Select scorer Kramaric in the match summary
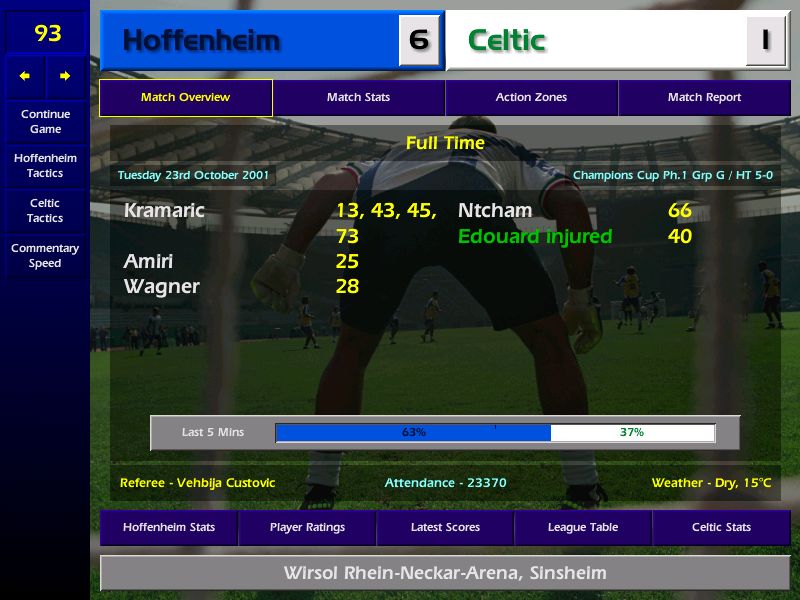Viewport: 800px width, 600px height. click(164, 211)
